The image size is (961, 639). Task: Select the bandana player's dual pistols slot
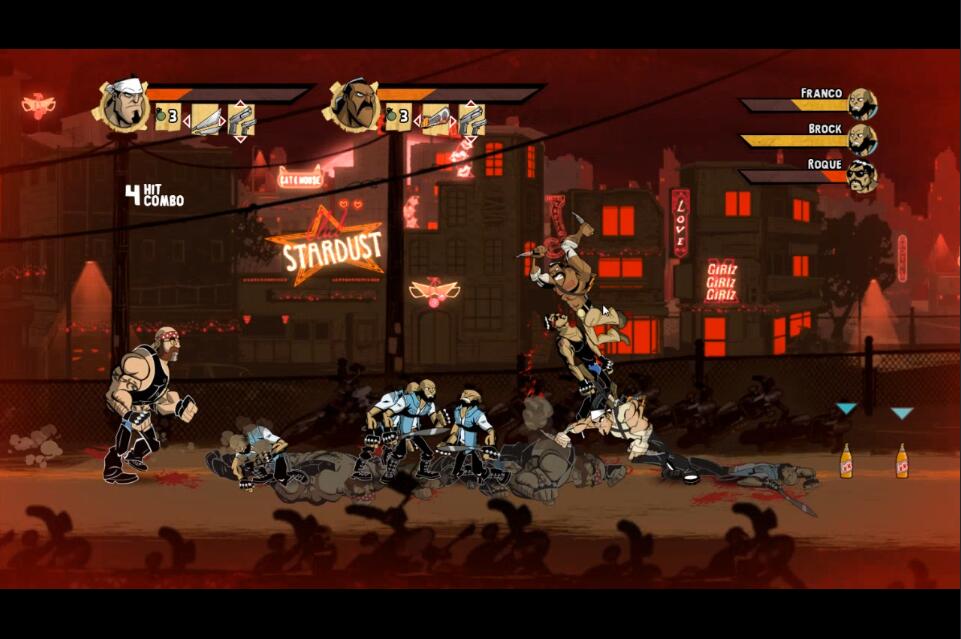(x=241, y=119)
